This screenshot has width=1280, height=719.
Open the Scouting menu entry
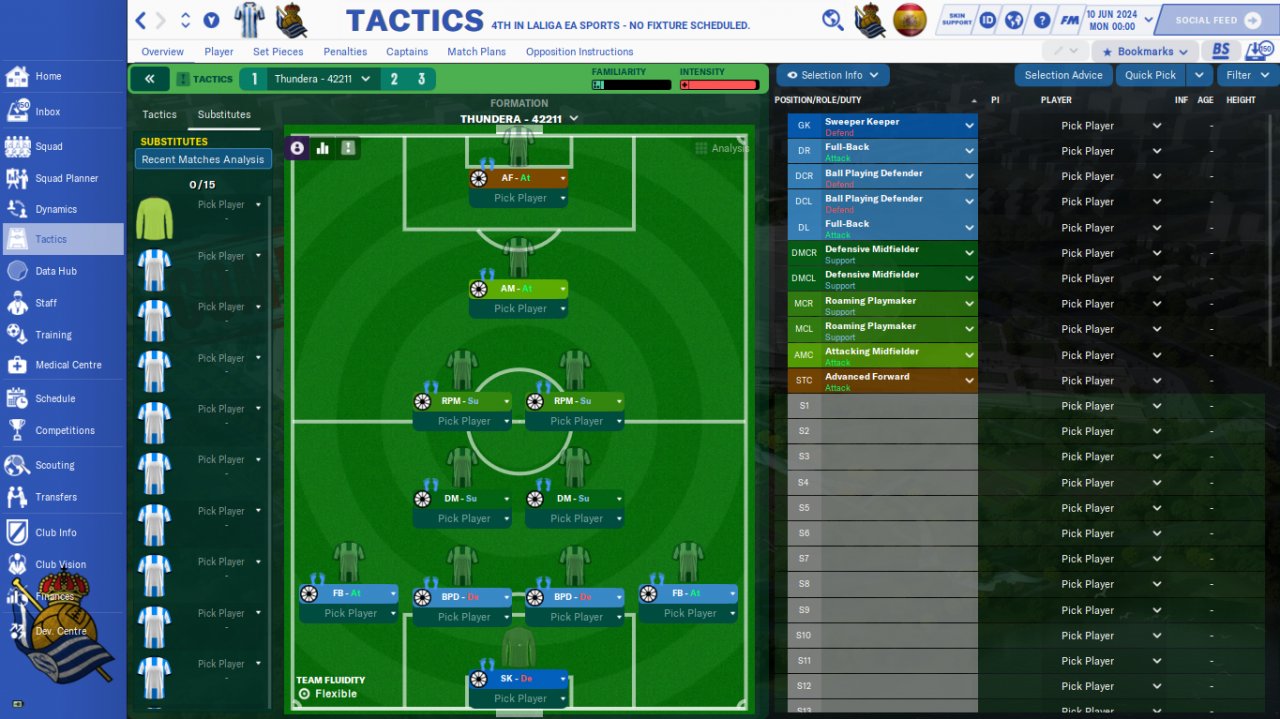[54, 465]
